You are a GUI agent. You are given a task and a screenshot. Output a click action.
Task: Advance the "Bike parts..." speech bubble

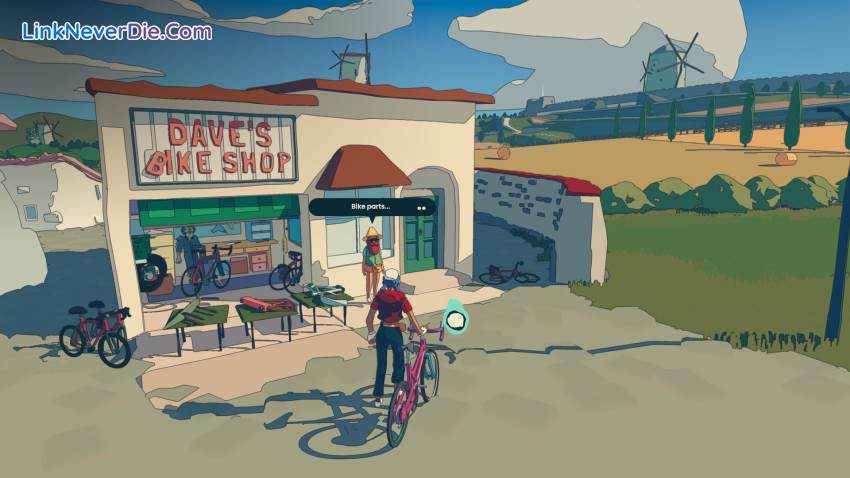point(422,208)
